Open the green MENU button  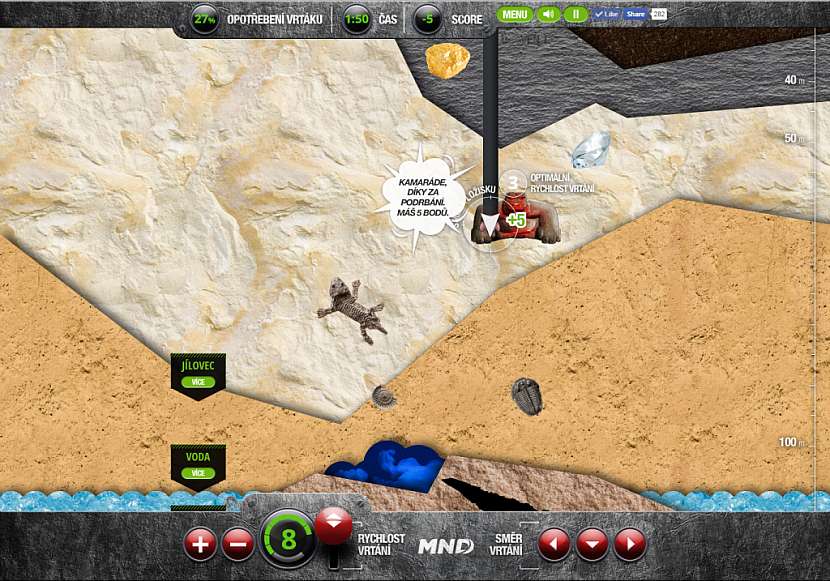515,15
